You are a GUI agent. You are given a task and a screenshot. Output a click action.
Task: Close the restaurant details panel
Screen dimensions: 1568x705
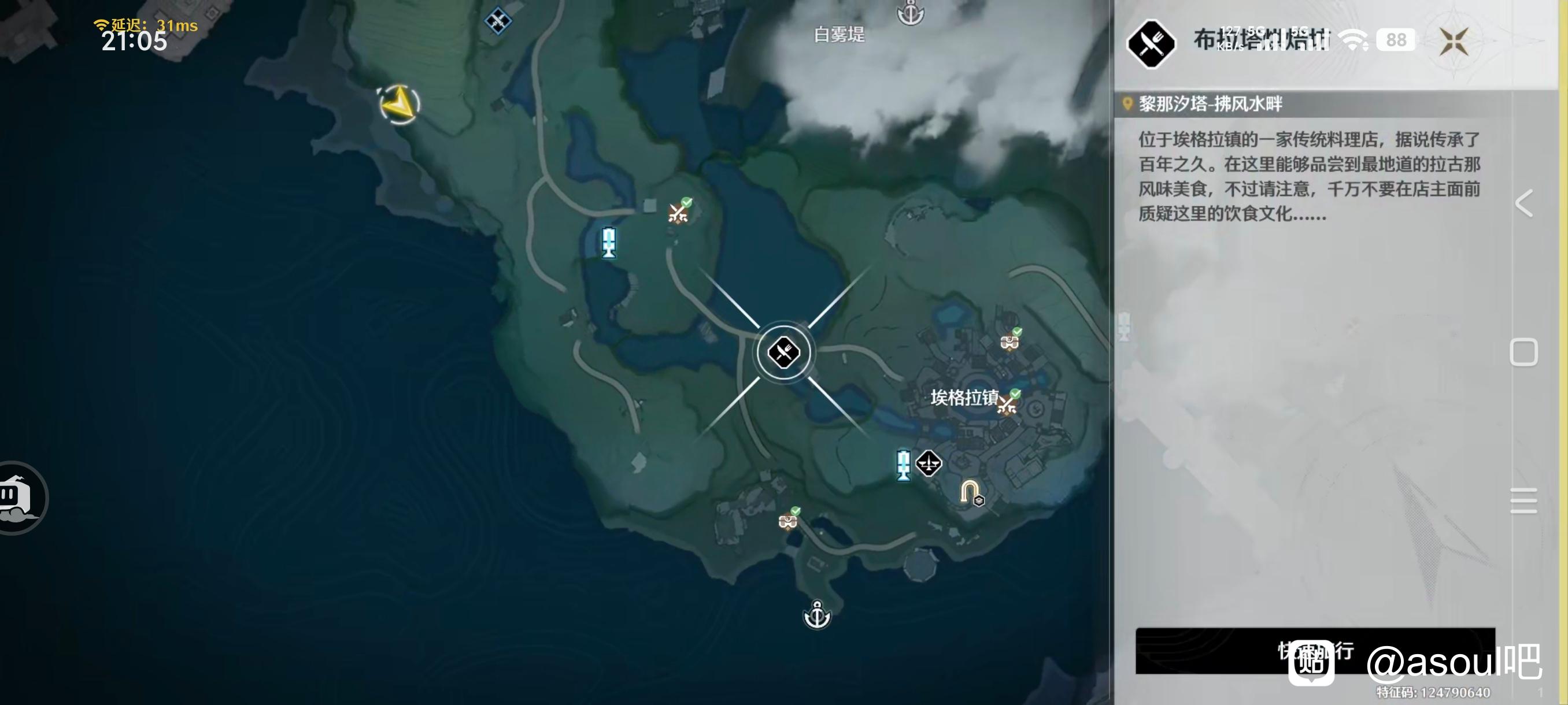pos(1454,42)
